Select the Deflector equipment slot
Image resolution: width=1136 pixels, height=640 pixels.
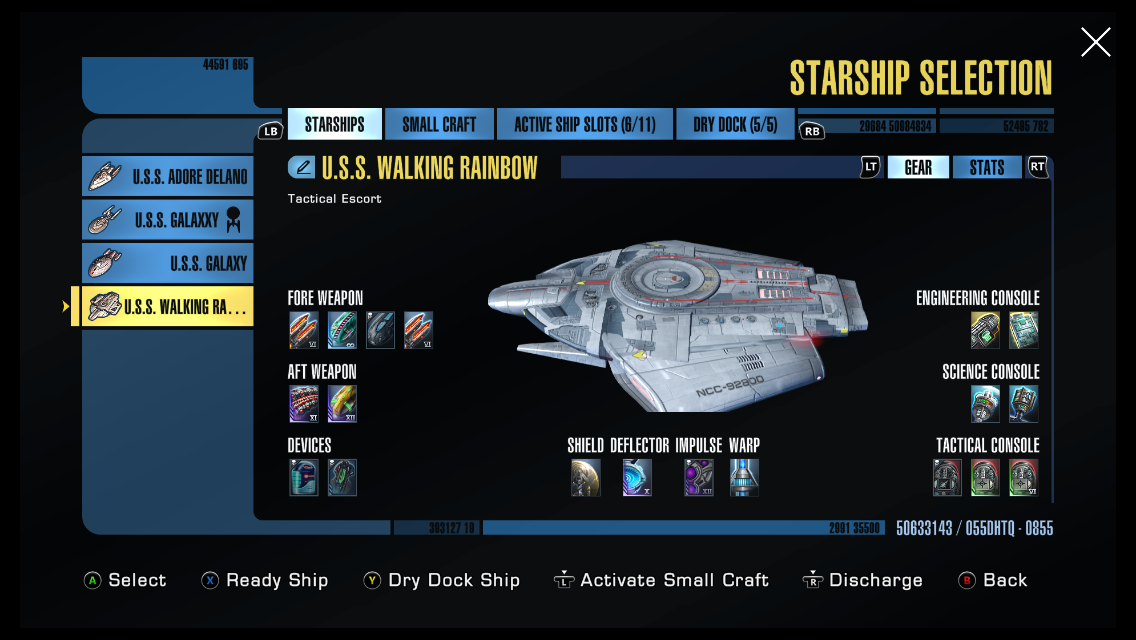point(637,478)
